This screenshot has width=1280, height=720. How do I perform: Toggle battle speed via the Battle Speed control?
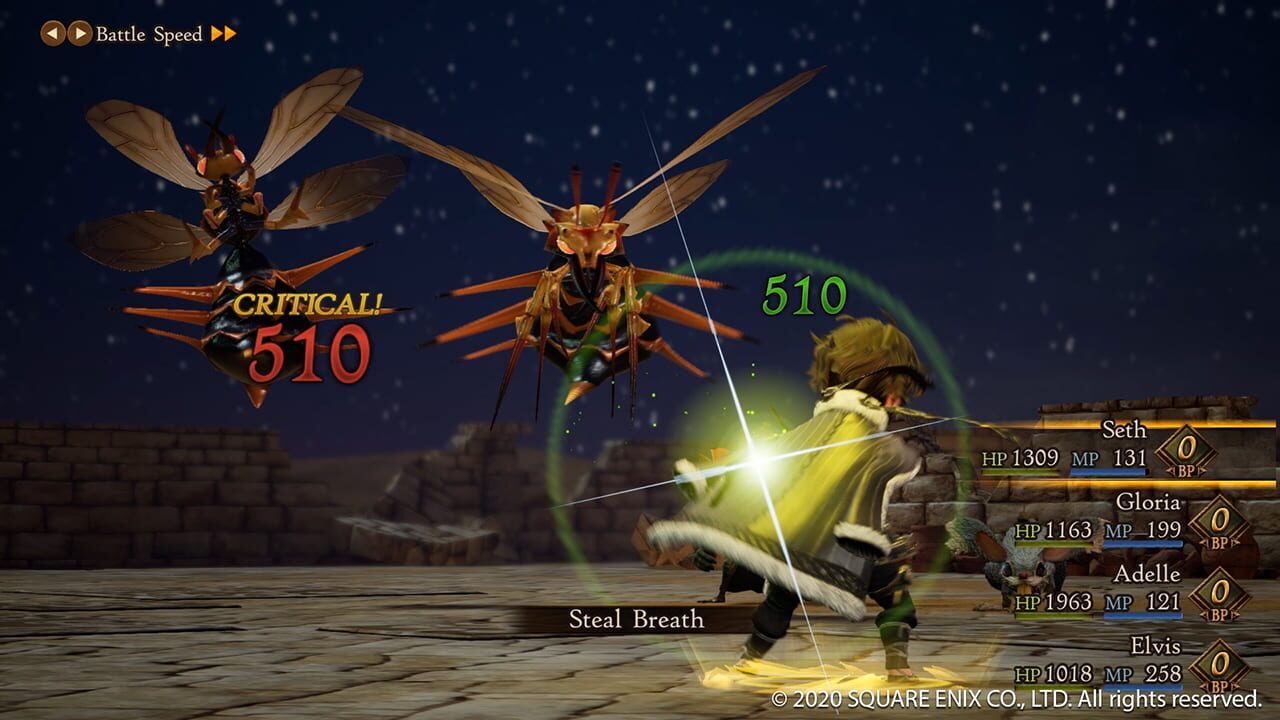(x=150, y=32)
